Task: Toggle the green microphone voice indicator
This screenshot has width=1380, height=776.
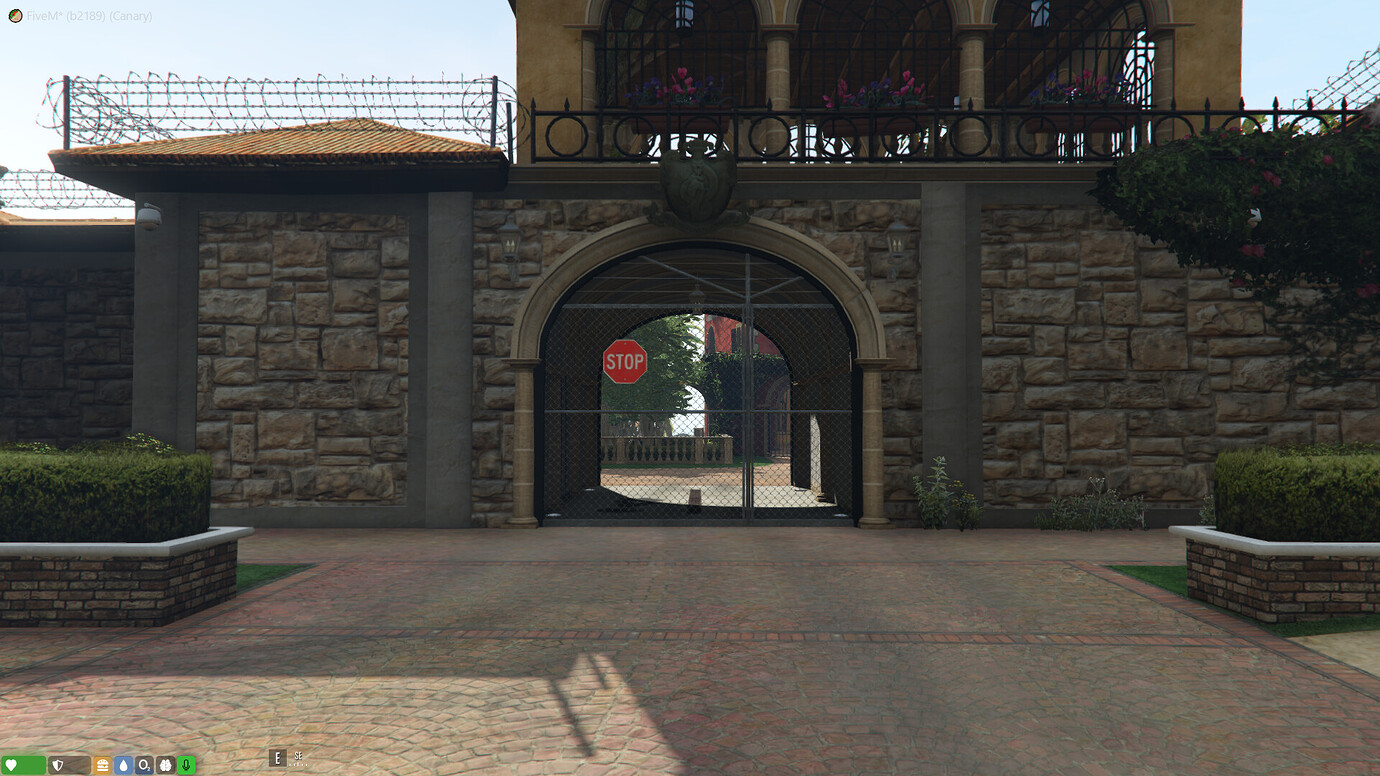Action: 186,763
